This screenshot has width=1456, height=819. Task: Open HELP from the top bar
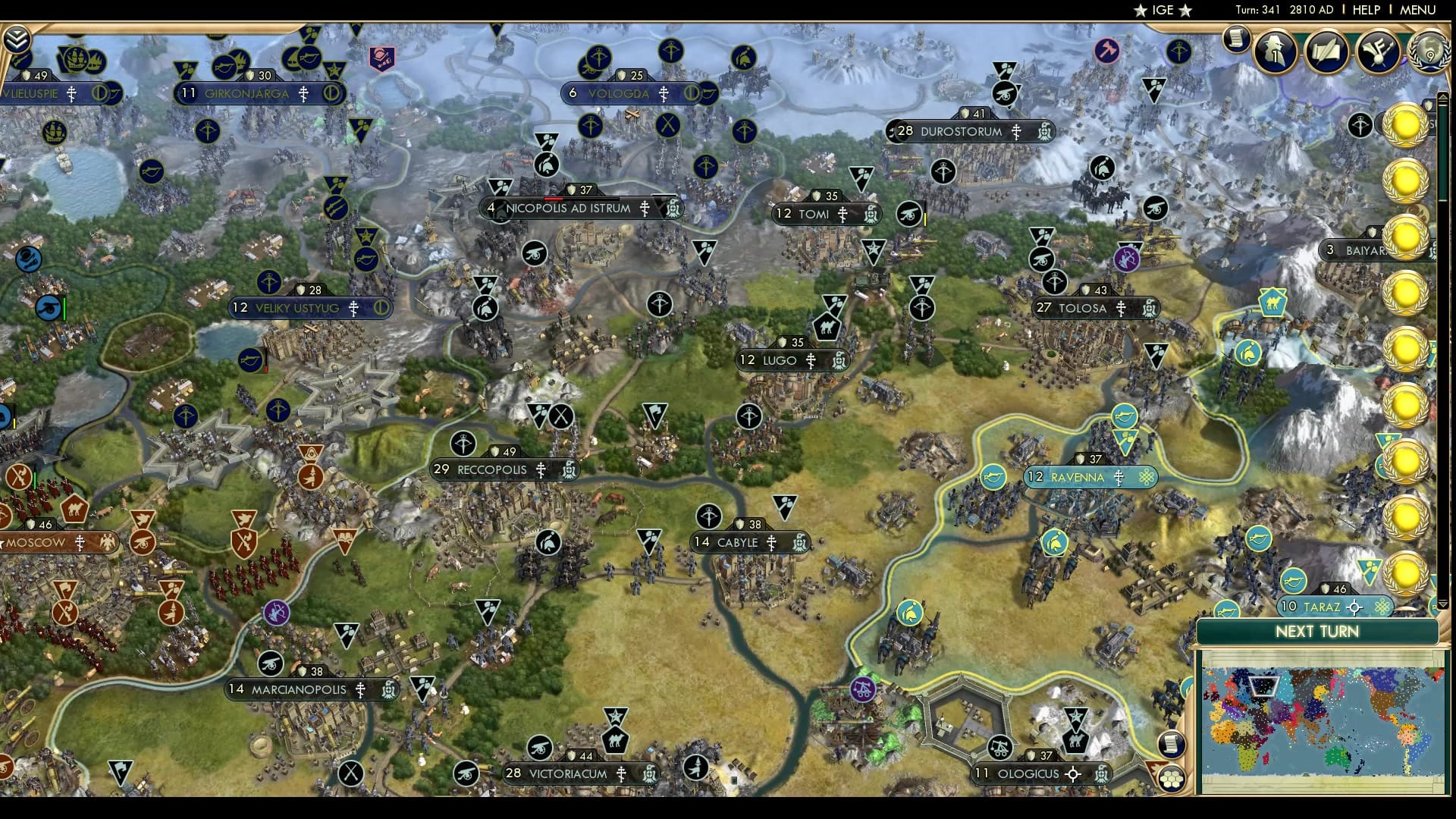1365,11
